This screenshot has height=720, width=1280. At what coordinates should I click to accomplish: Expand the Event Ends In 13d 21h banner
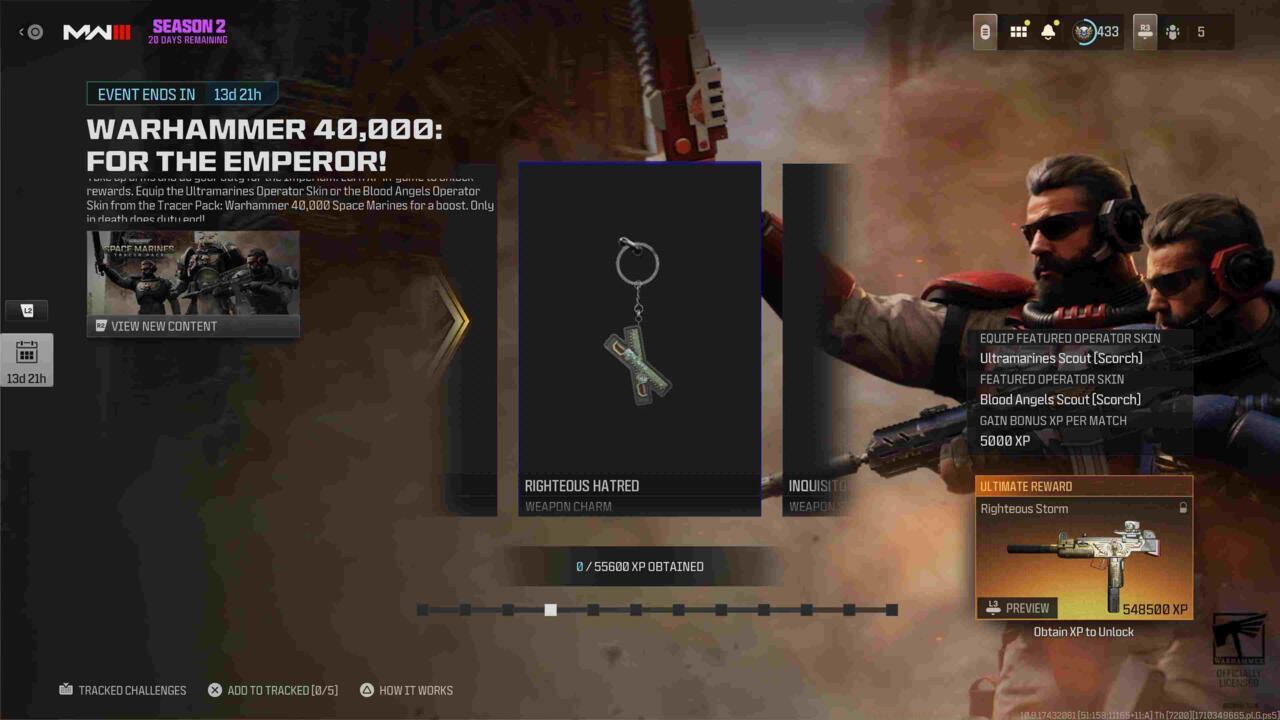[x=180, y=94]
